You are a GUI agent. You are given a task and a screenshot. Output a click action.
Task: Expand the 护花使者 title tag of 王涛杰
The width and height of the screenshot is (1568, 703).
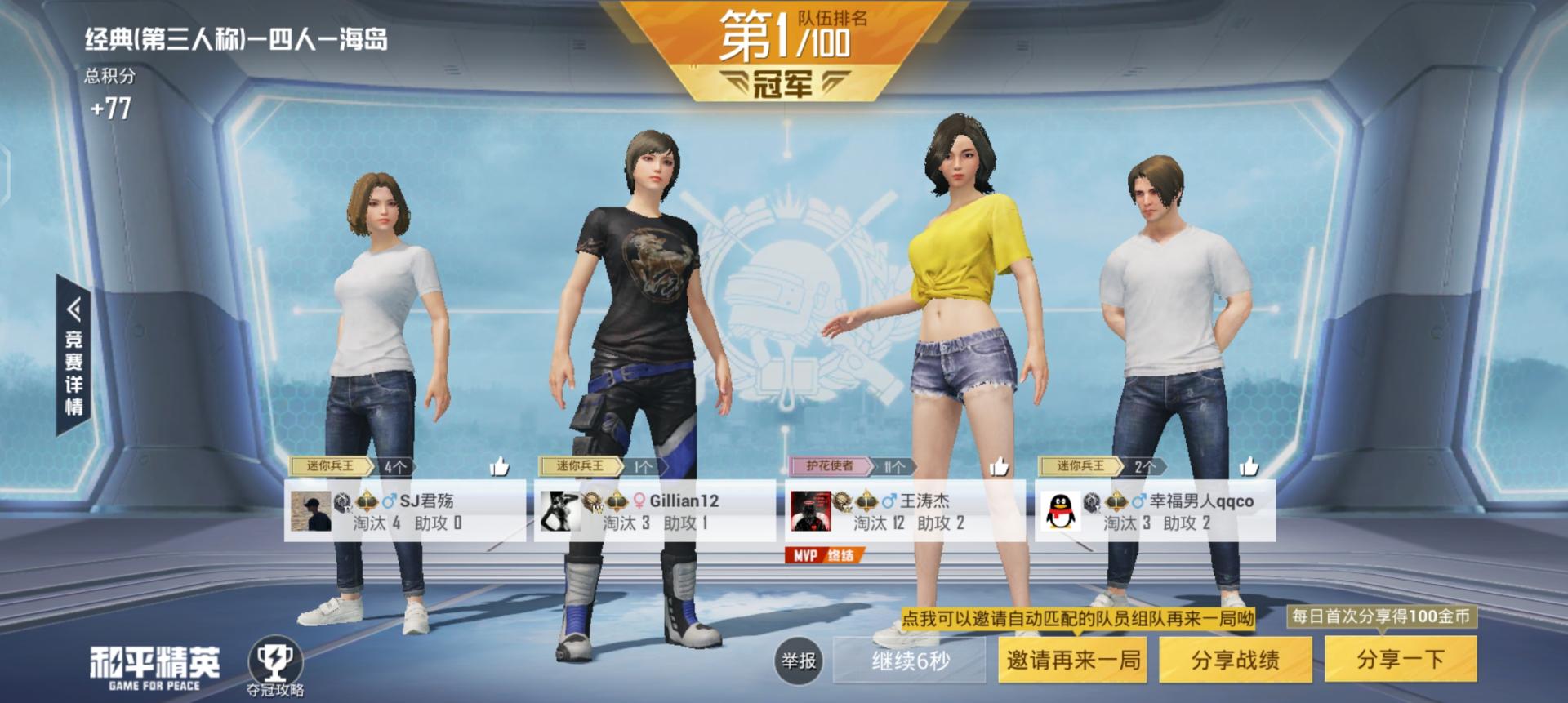[831, 467]
